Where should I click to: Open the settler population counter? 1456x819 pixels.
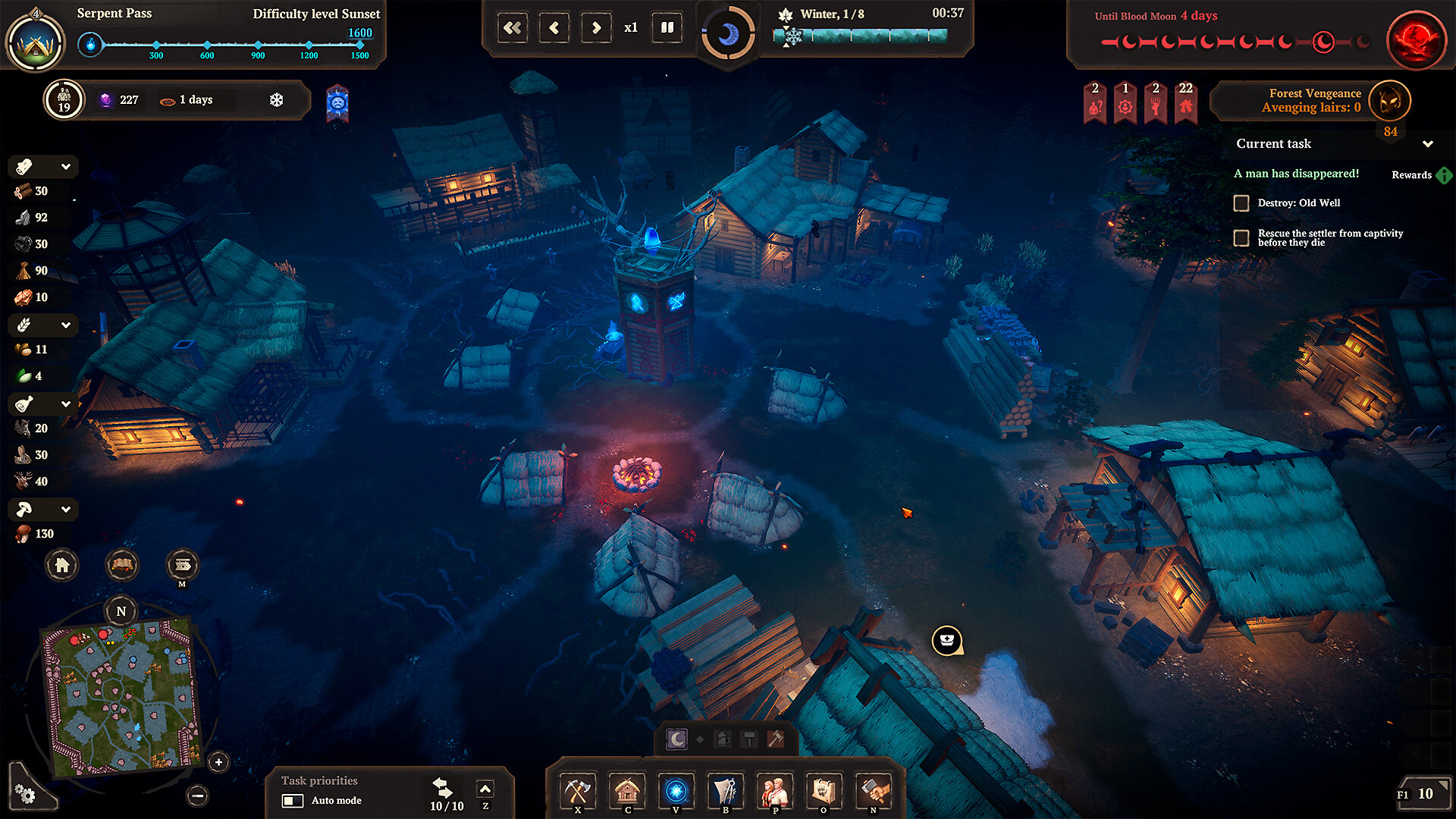click(64, 100)
